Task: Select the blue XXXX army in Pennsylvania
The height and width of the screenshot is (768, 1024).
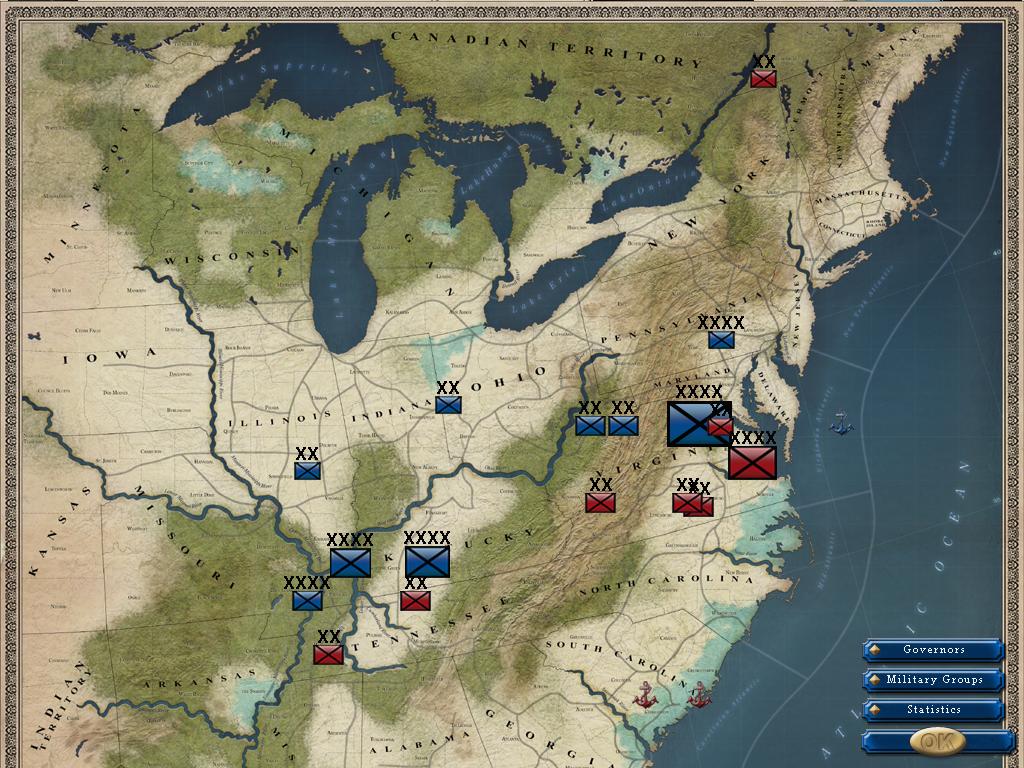Action: point(721,340)
